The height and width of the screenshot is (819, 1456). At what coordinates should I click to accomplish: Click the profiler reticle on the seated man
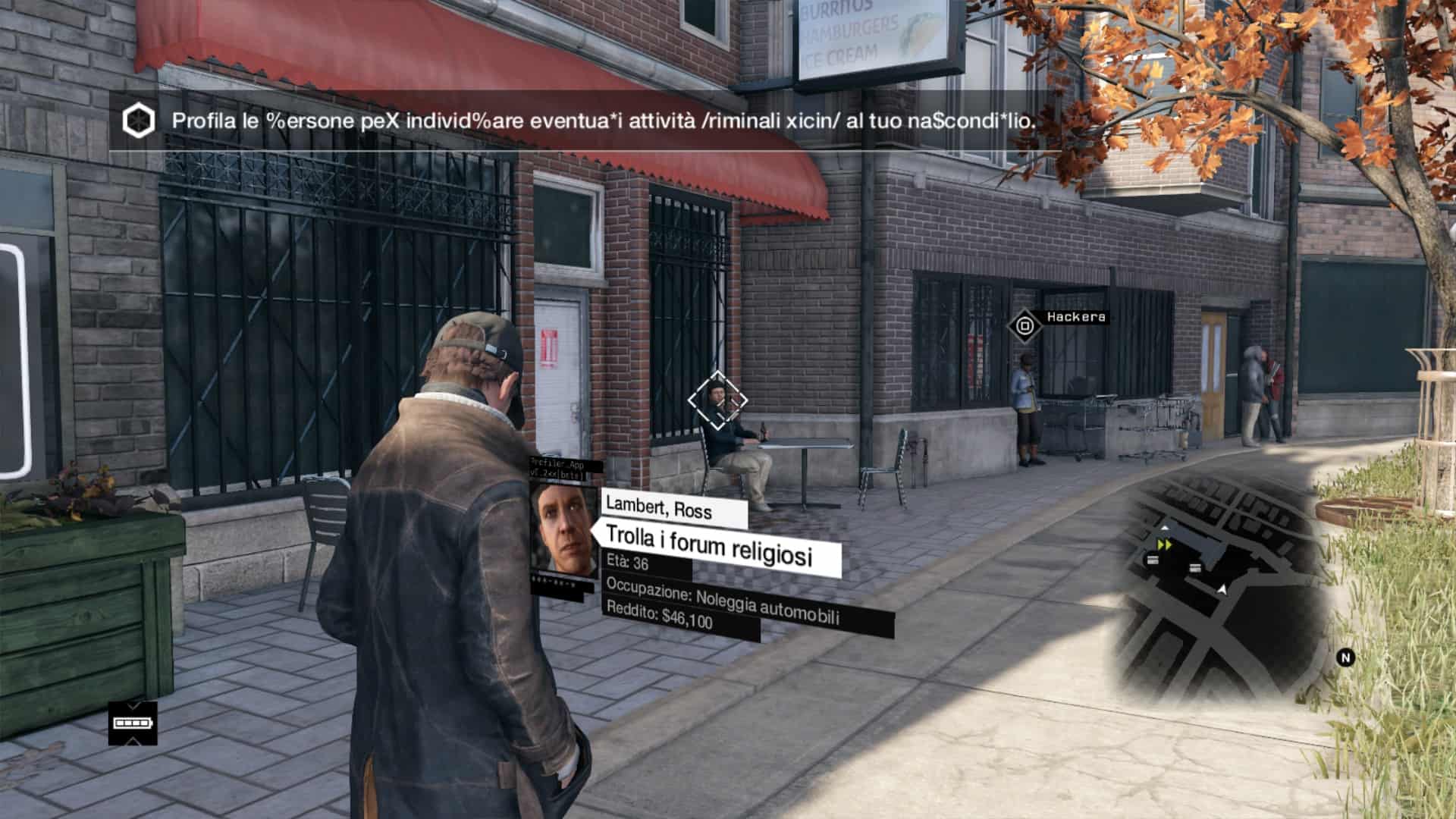click(717, 400)
